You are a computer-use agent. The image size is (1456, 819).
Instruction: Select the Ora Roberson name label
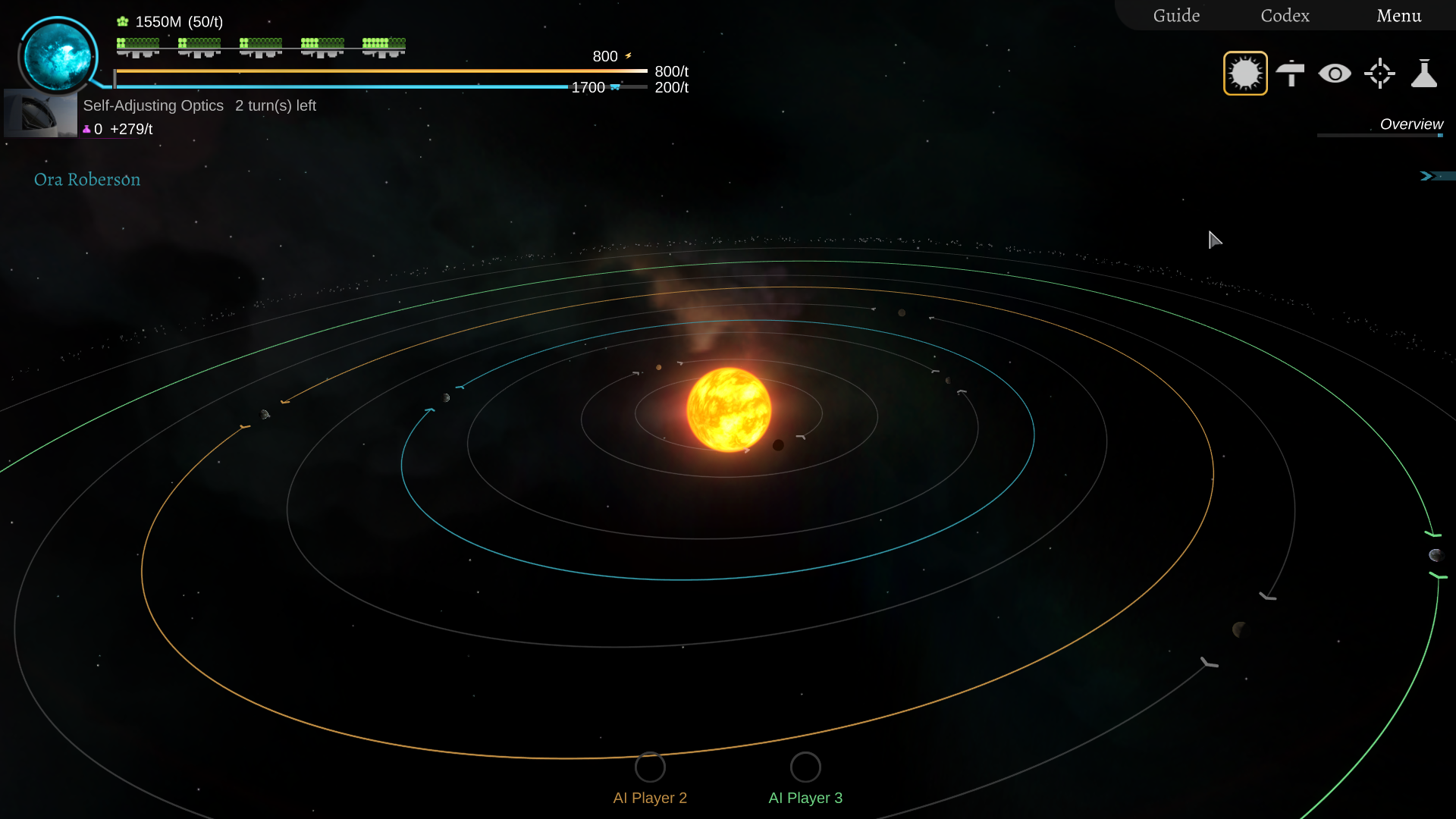coord(87,180)
